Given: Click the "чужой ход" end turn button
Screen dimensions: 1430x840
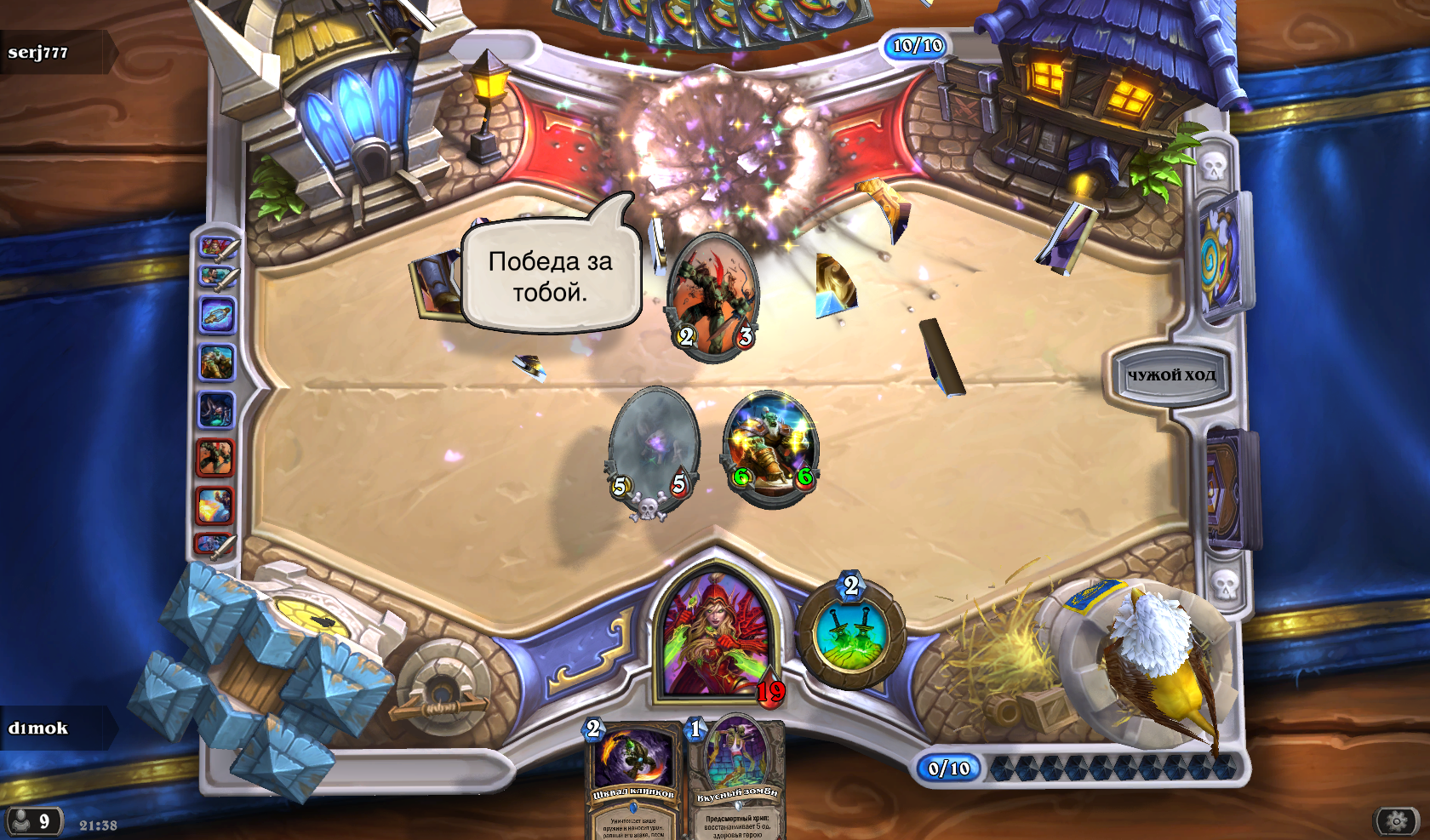Looking at the screenshot, I should [x=1171, y=374].
